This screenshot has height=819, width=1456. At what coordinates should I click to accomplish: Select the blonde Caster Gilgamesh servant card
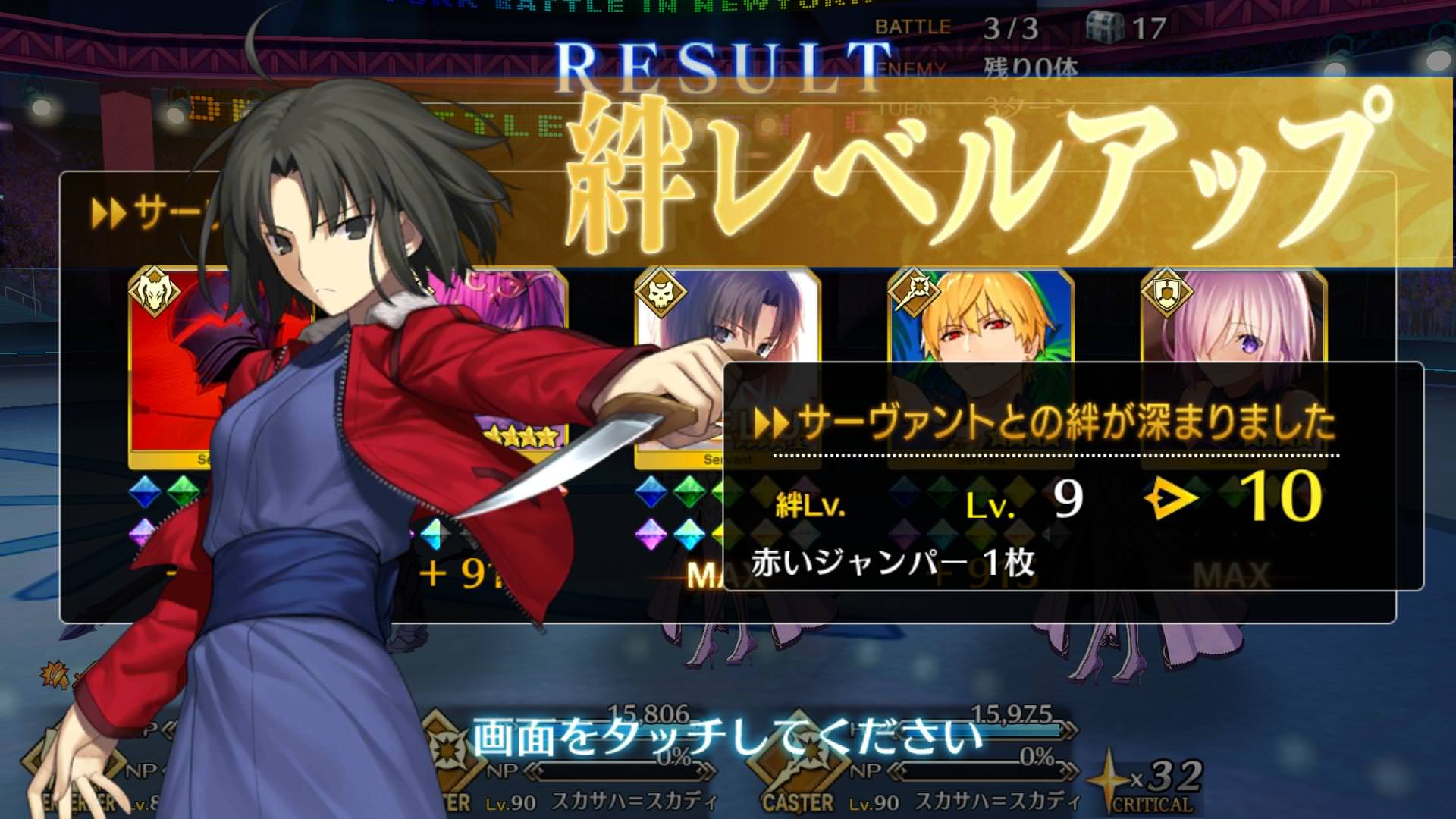(980, 318)
